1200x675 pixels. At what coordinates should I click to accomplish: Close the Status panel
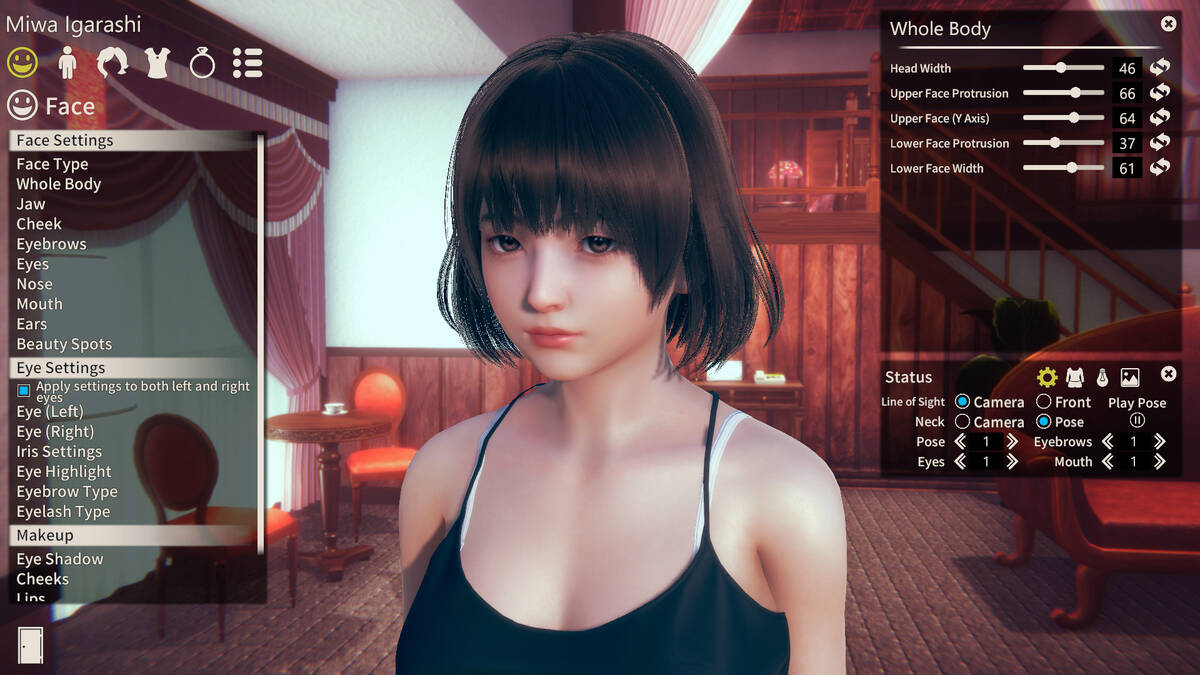1168,374
